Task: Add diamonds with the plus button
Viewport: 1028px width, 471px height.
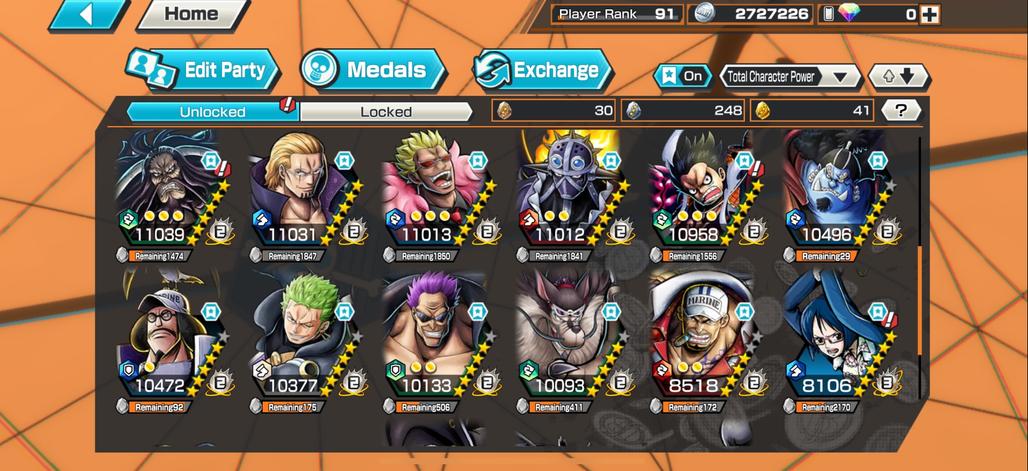Action: pos(930,14)
